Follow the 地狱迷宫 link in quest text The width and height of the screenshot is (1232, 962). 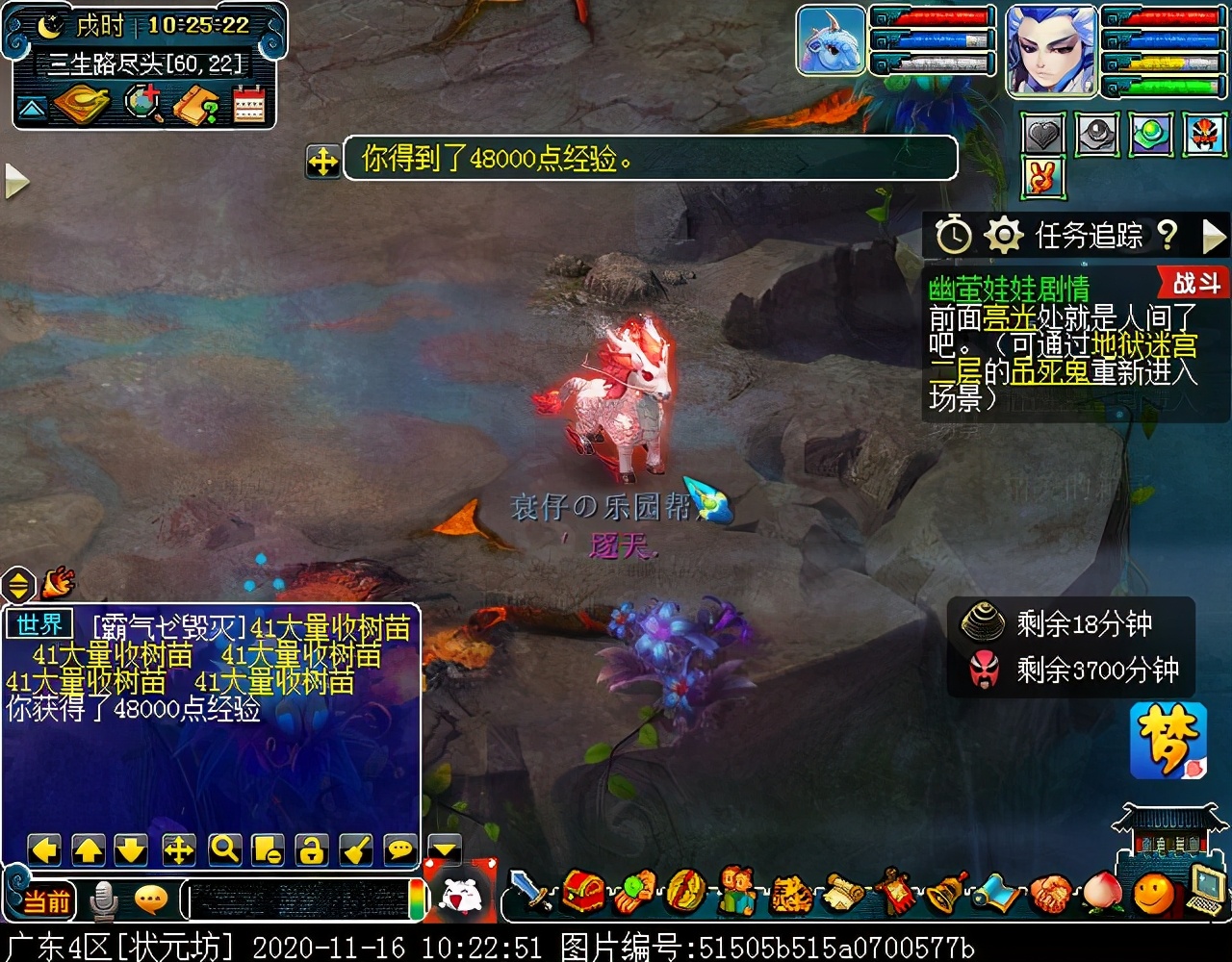(1143, 343)
